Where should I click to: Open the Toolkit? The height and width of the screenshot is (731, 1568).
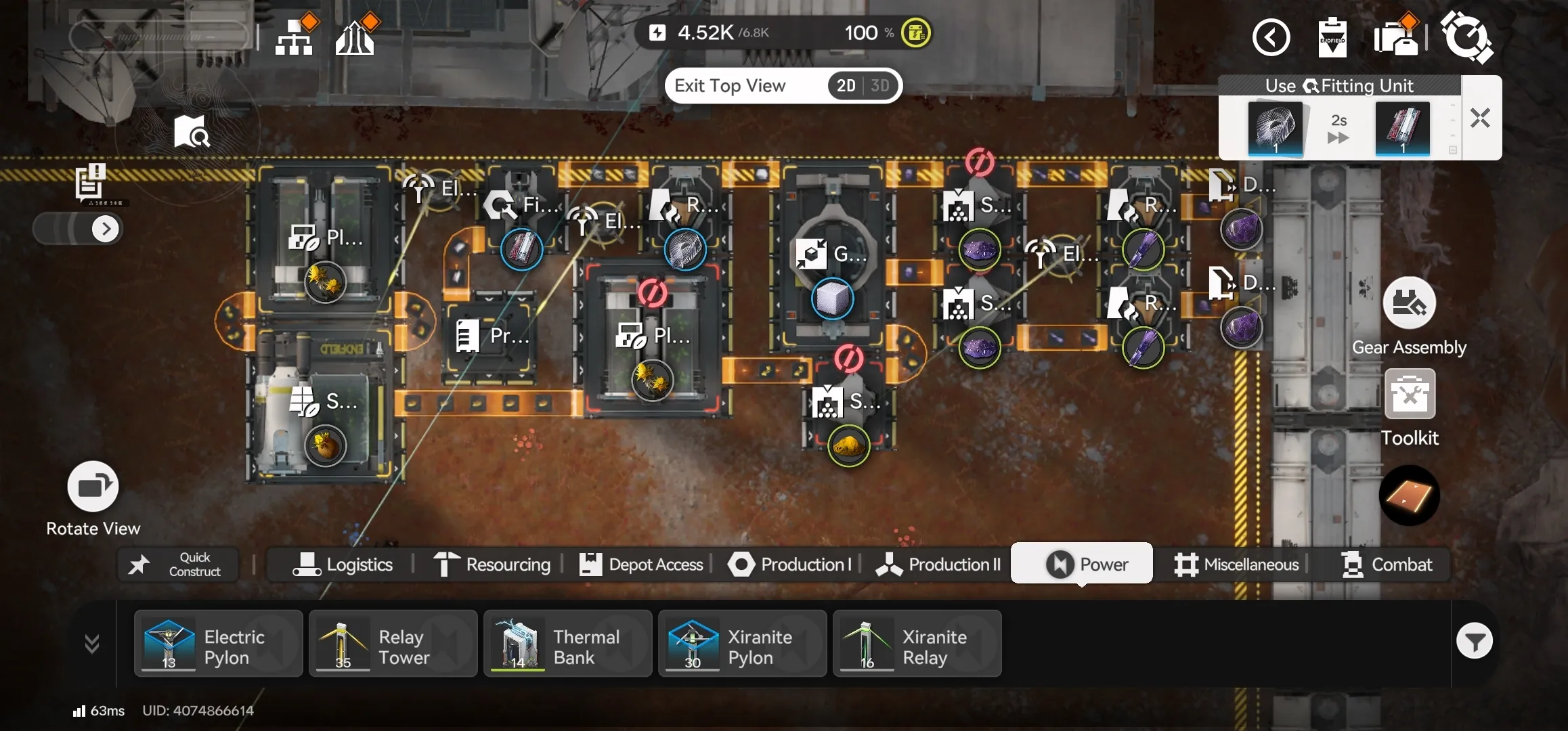(1410, 394)
